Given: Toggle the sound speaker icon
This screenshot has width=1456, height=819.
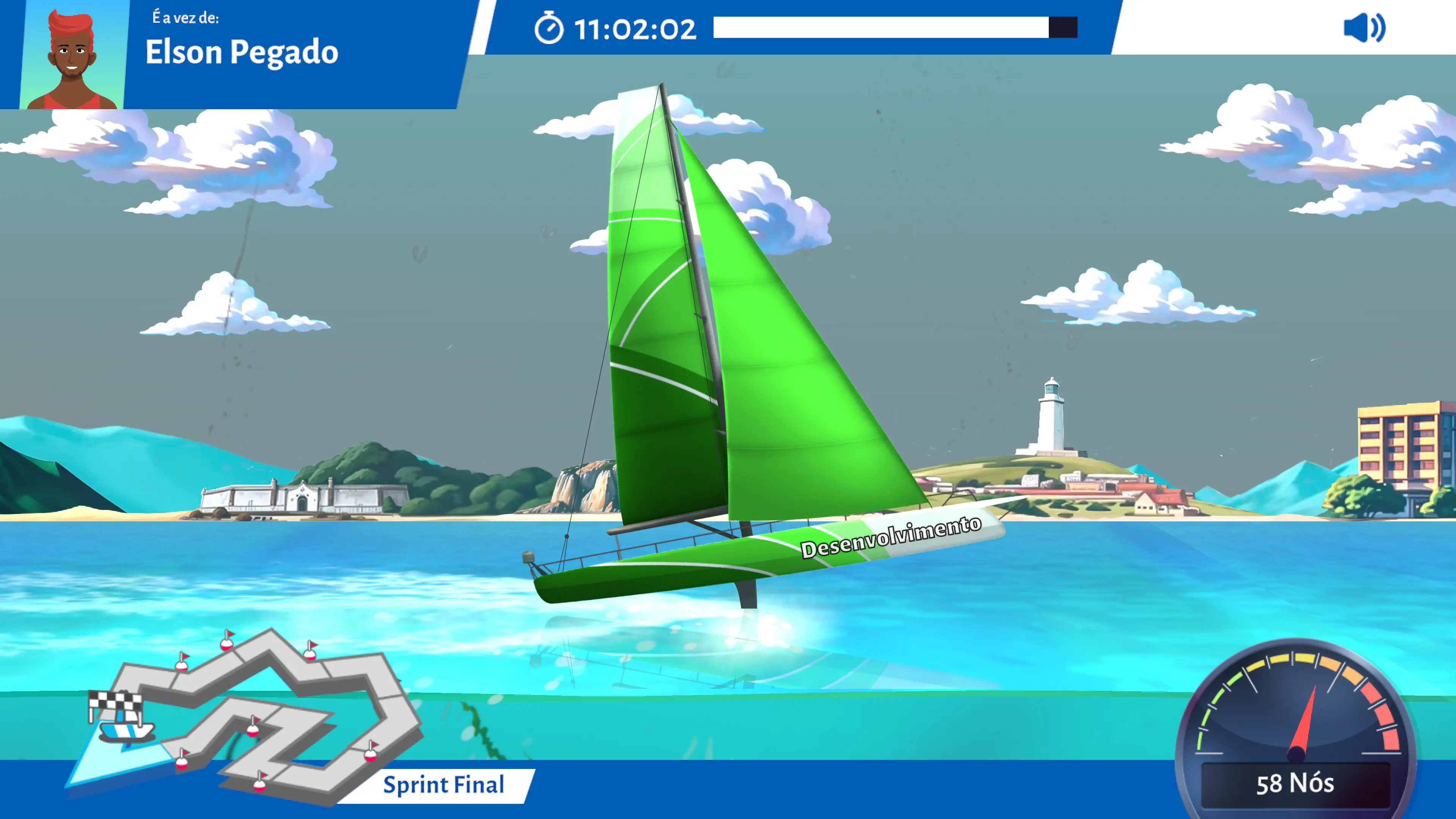Looking at the screenshot, I should click(x=1364, y=28).
